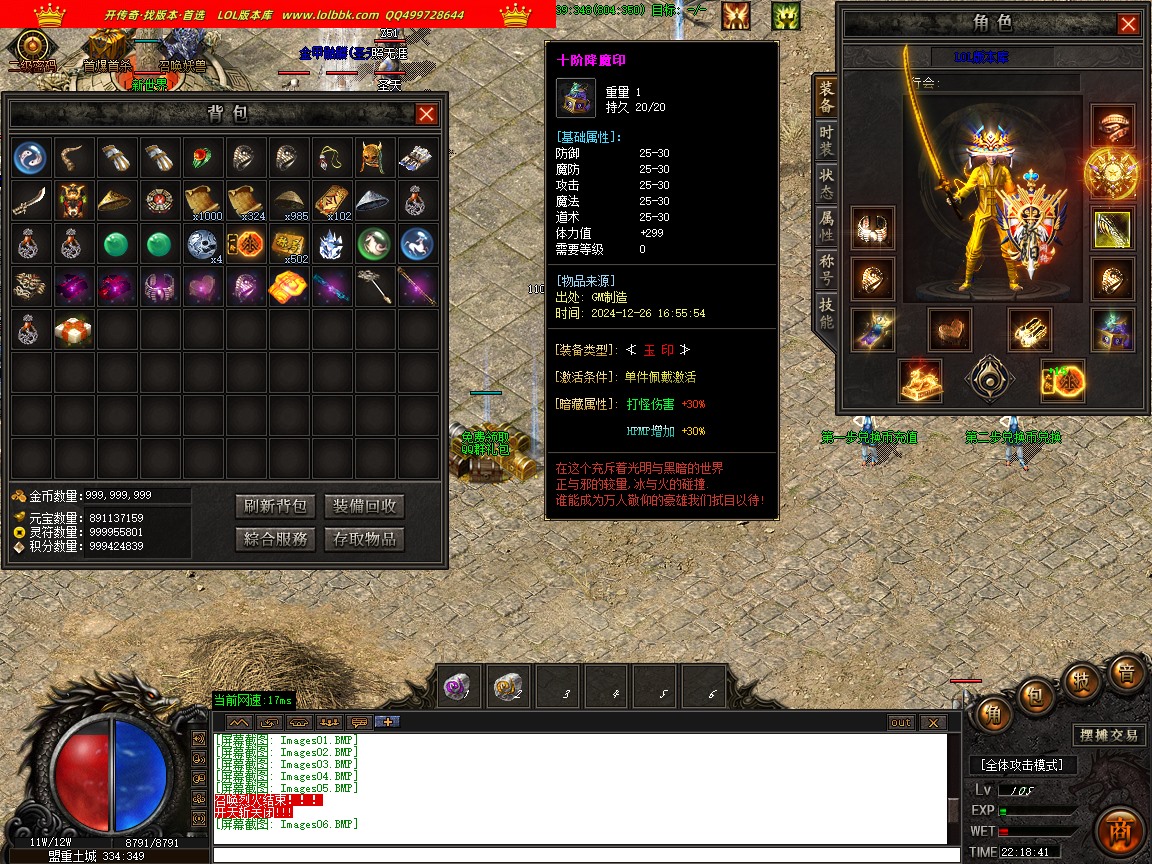The height and width of the screenshot is (864, 1152).
Task: Open the 属性 attributes tab
Action: (x=826, y=226)
